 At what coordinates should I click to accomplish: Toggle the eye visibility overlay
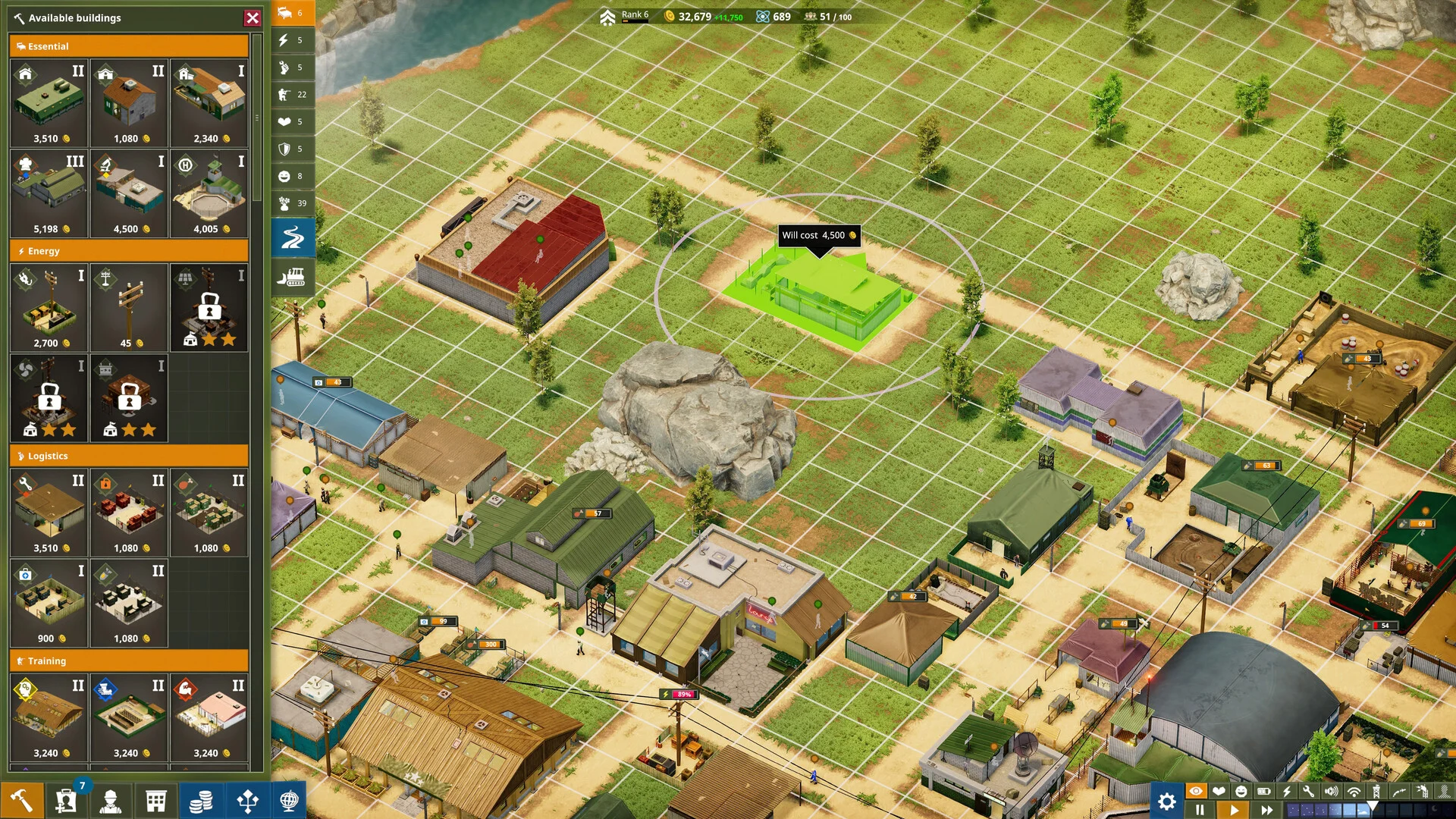pyautogui.click(x=1196, y=791)
